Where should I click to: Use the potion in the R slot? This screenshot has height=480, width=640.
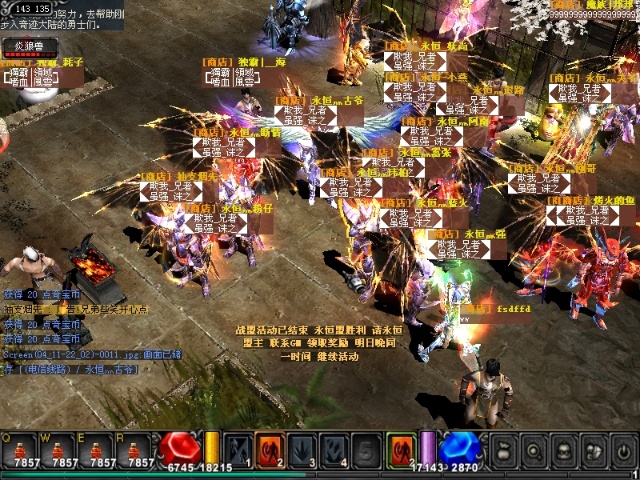tap(139, 448)
